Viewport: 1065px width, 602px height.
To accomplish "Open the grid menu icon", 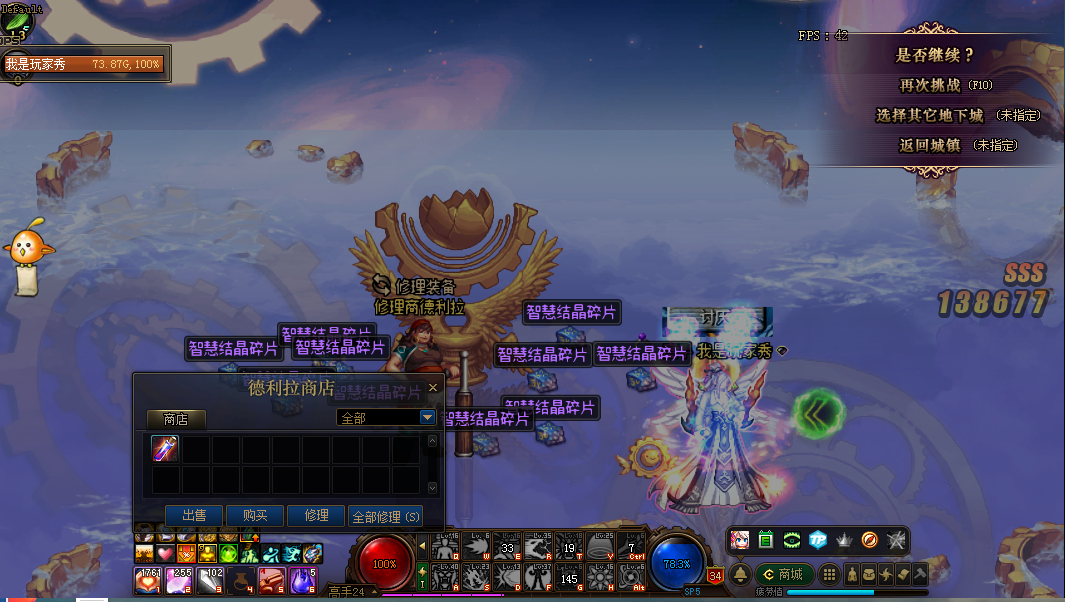I will [829, 574].
